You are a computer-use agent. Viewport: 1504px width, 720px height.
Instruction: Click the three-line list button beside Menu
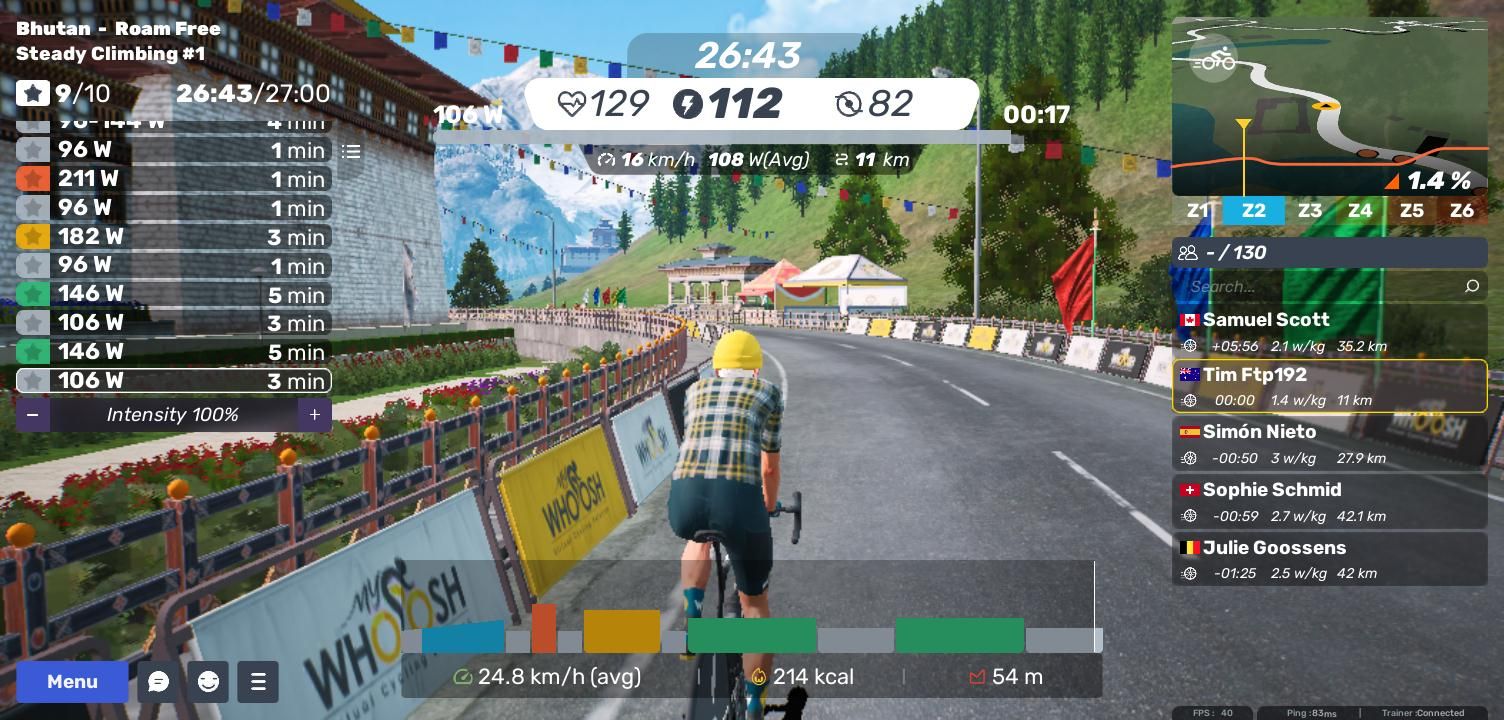pos(258,682)
